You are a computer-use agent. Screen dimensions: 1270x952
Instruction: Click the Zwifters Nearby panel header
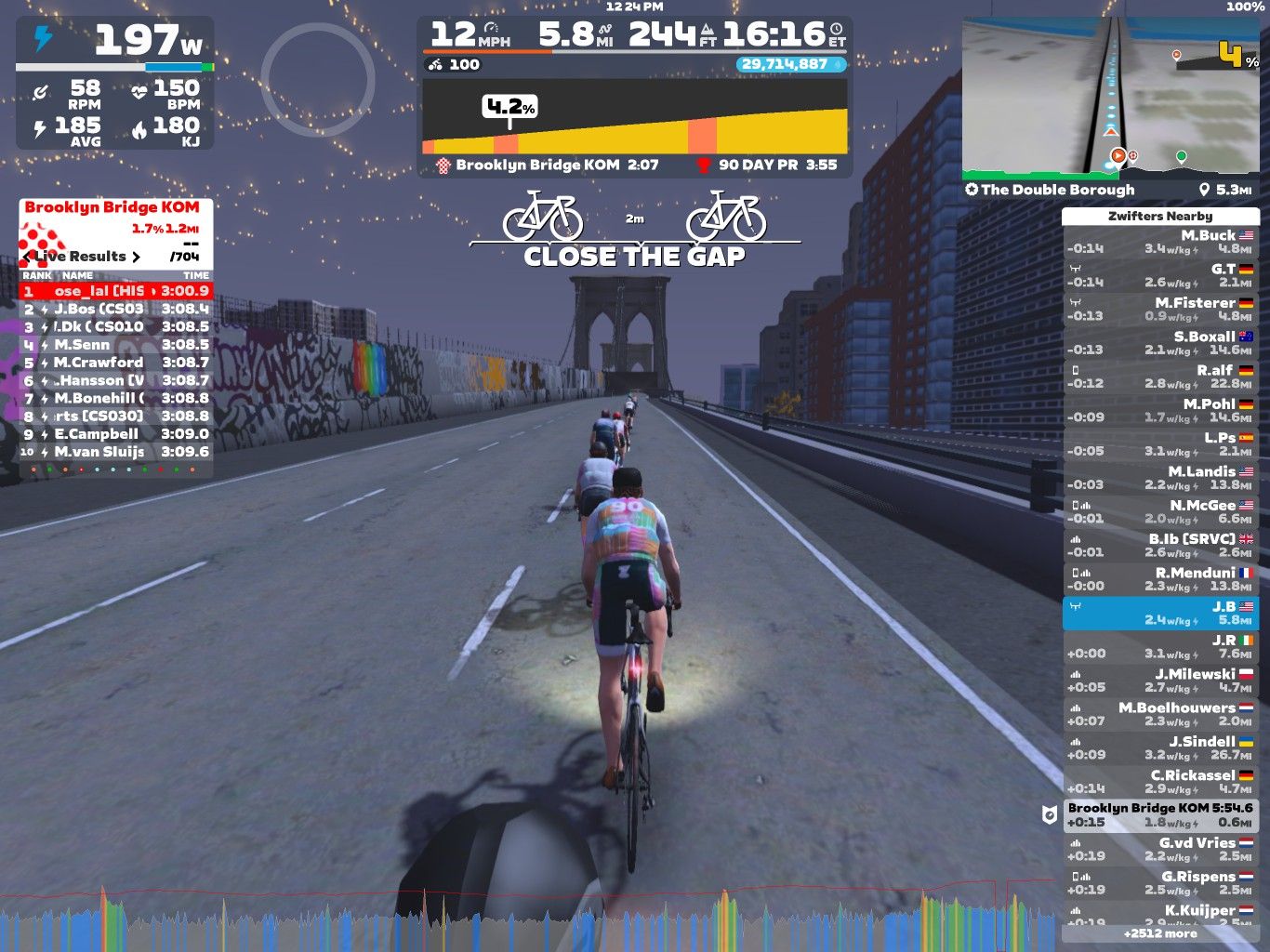pyautogui.click(x=1159, y=215)
